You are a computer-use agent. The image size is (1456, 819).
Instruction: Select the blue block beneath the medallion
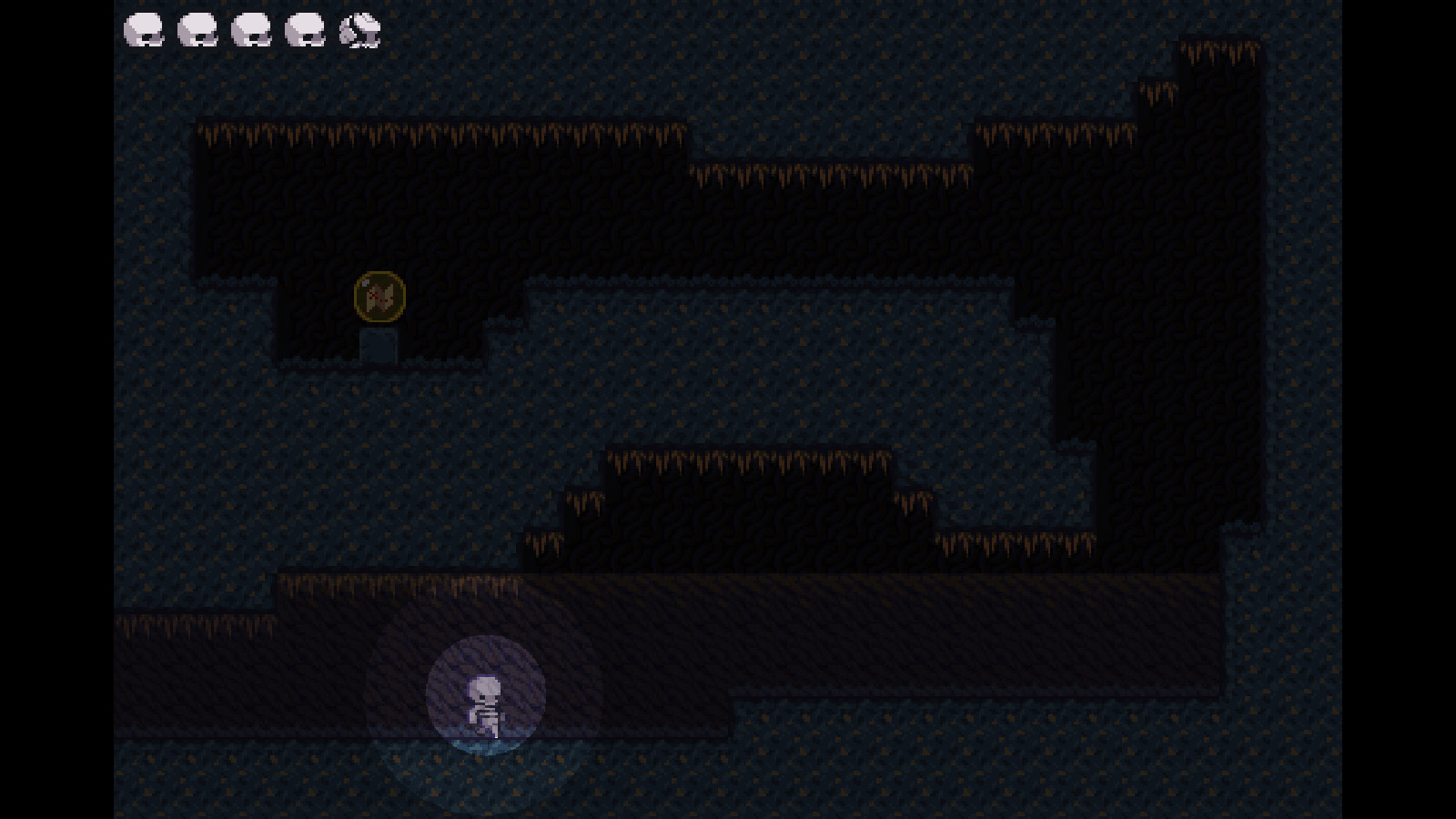click(379, 344)
